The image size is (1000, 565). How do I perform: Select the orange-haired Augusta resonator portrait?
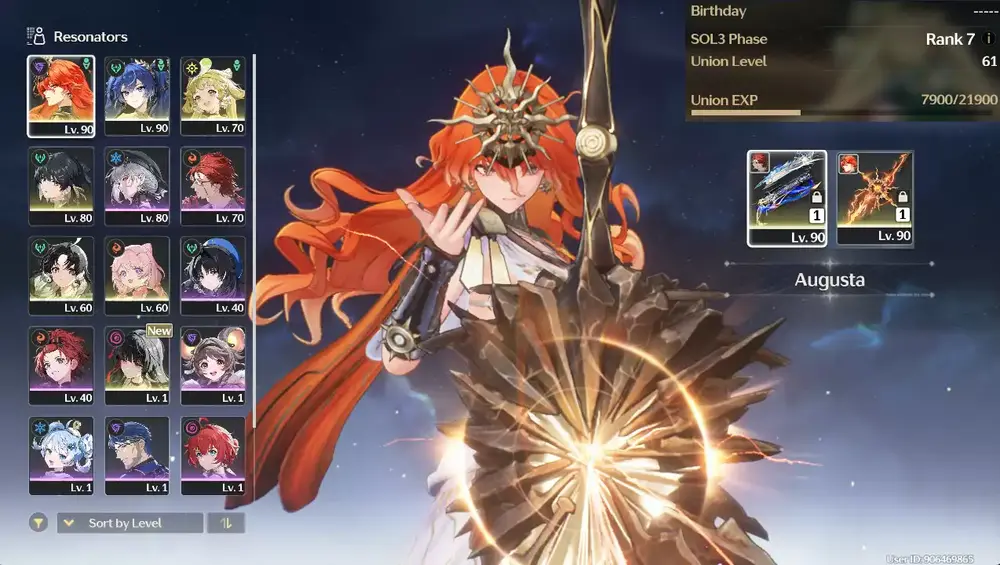tap(61, 95)
